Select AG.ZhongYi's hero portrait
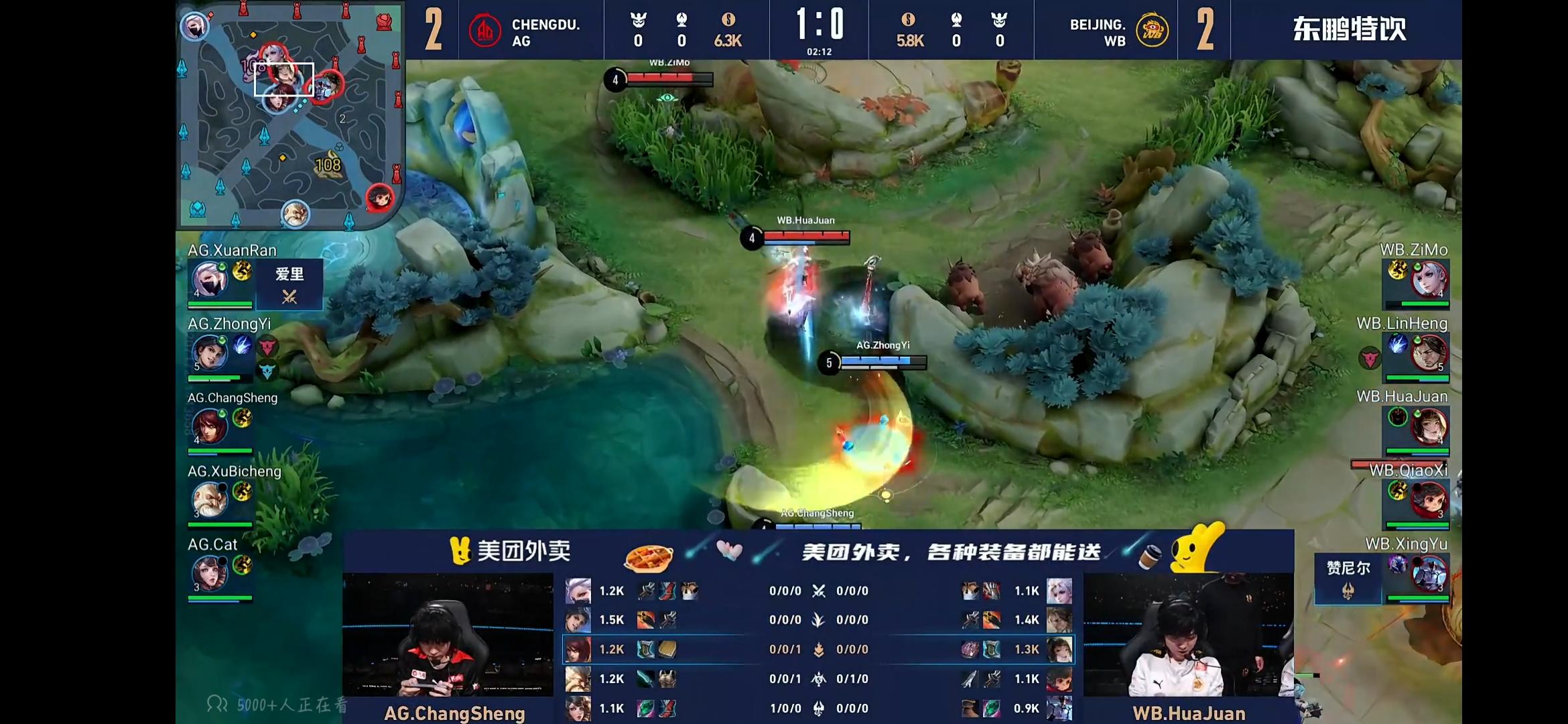Viewport: 1568px width, 724px height. coord(209,353)
